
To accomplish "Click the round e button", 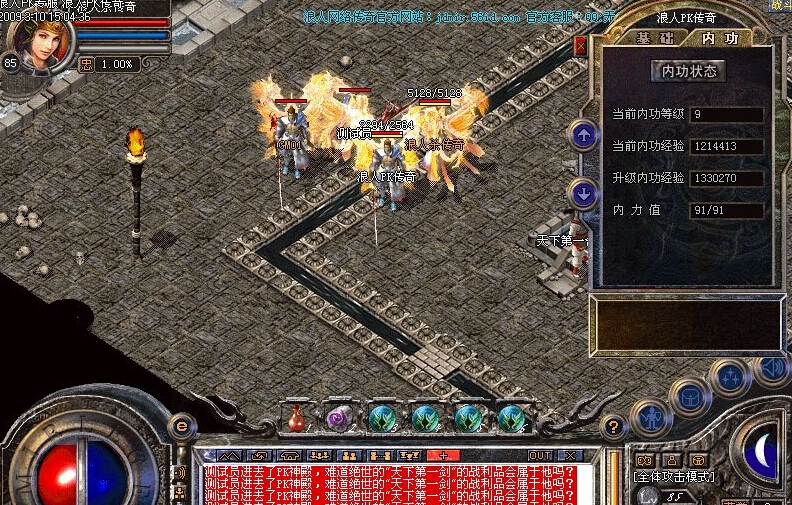I will pyautogui.click(x=181, y=425).
